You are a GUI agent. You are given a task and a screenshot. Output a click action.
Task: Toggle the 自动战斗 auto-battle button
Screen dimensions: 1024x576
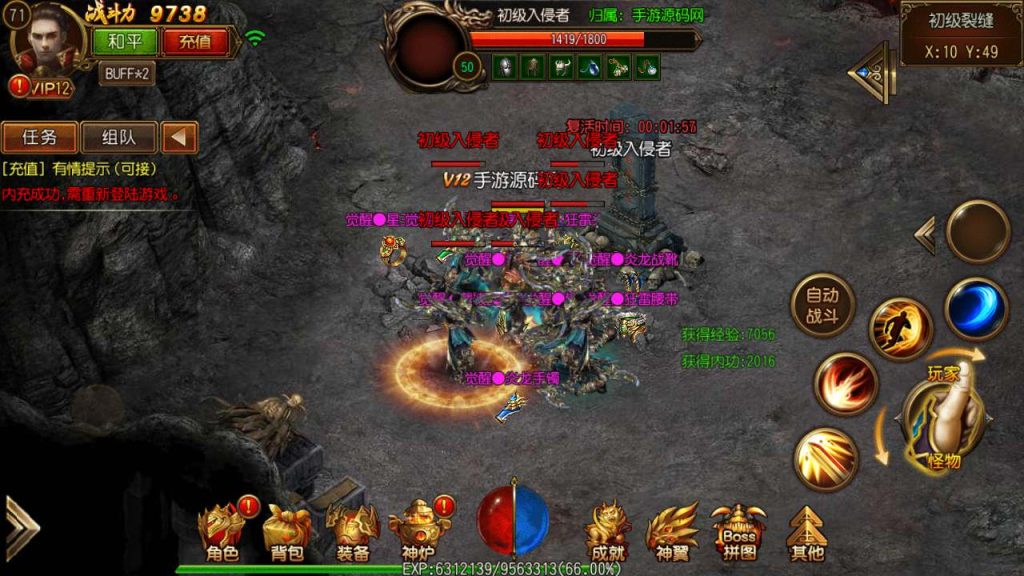coord(822,305)
